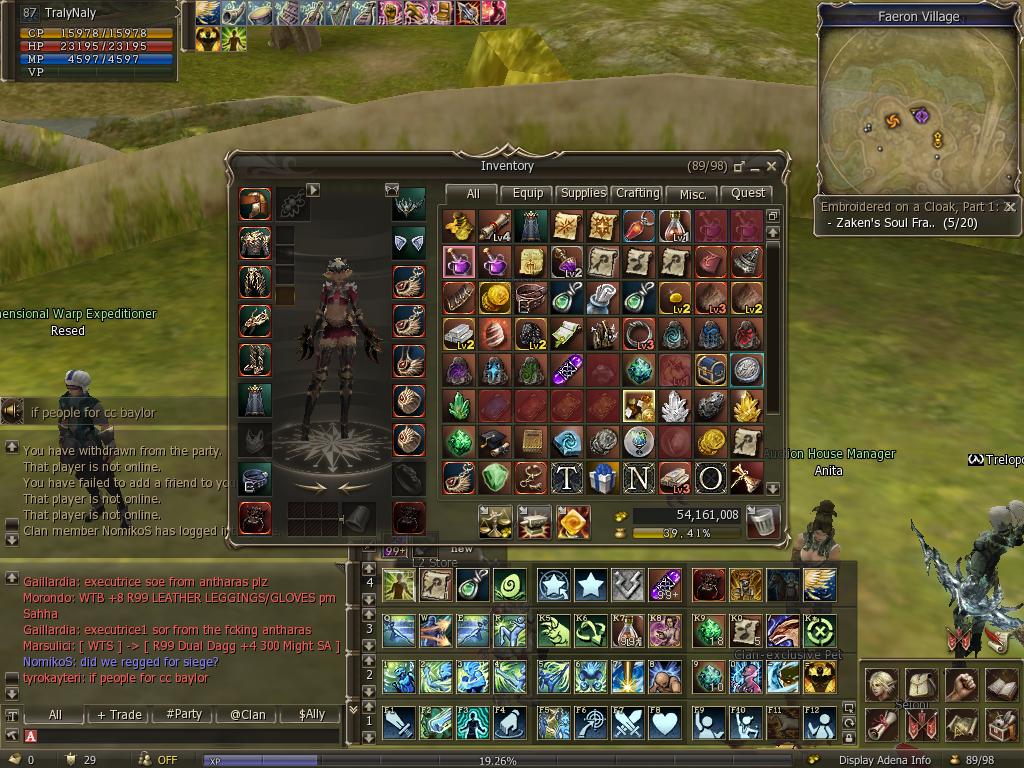Screen dimensions: 1024x768
Task: Close the Embroidered on a Cloak quest tracker
Action: [x=1010, y=207]
